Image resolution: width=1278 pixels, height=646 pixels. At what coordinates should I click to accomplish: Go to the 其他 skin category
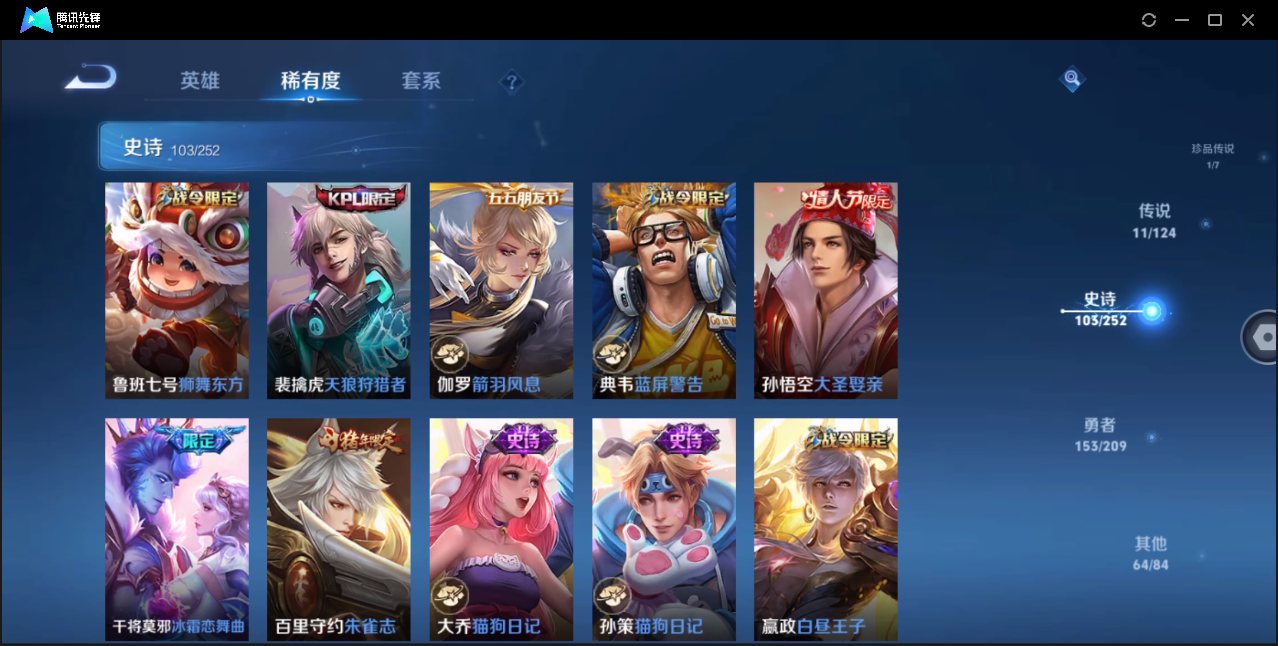coord(1150,552)
